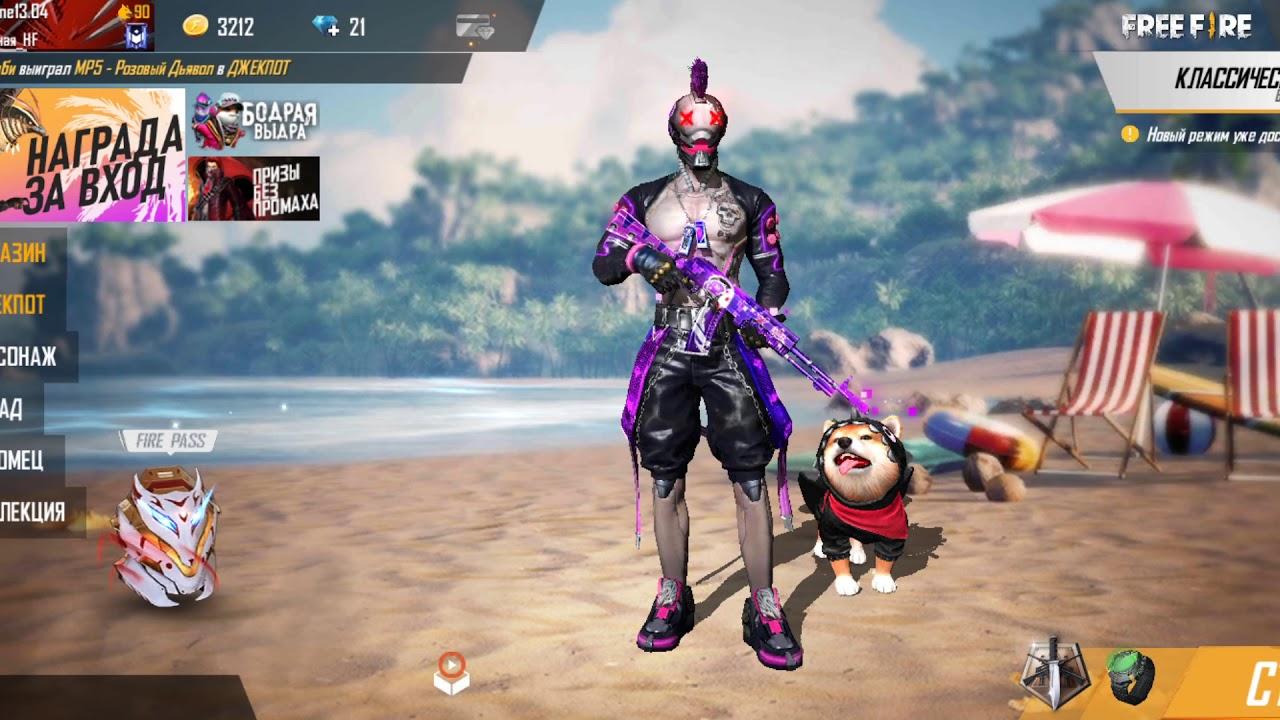Open the membership card icon

(x=474, y=27)
